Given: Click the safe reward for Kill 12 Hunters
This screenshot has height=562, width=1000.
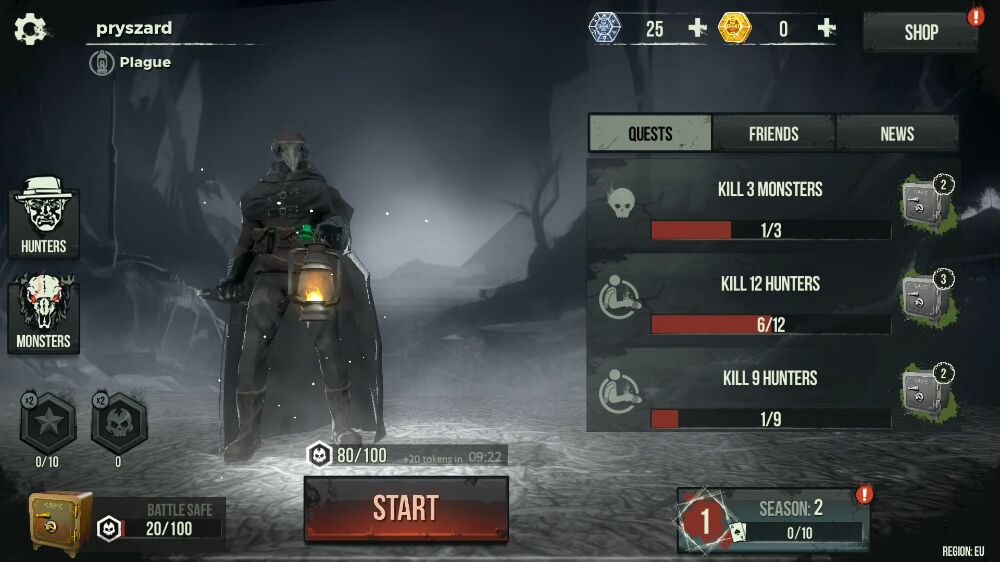Looking at the screenshot, I should 925,296.
